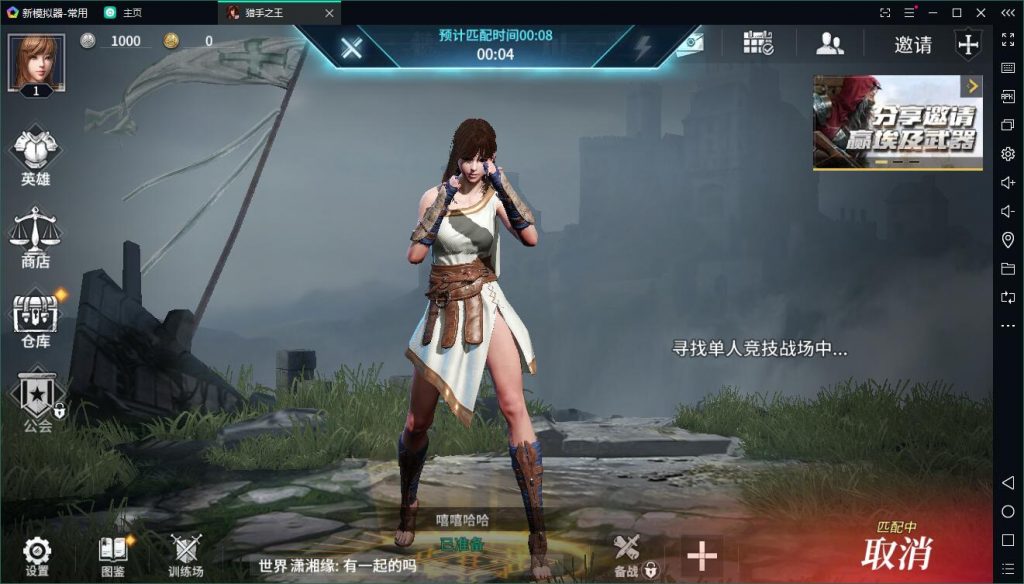Open the 英雄 heroes menu
Viewport: 1024px width, 584px height.
(x=35, y=155)
